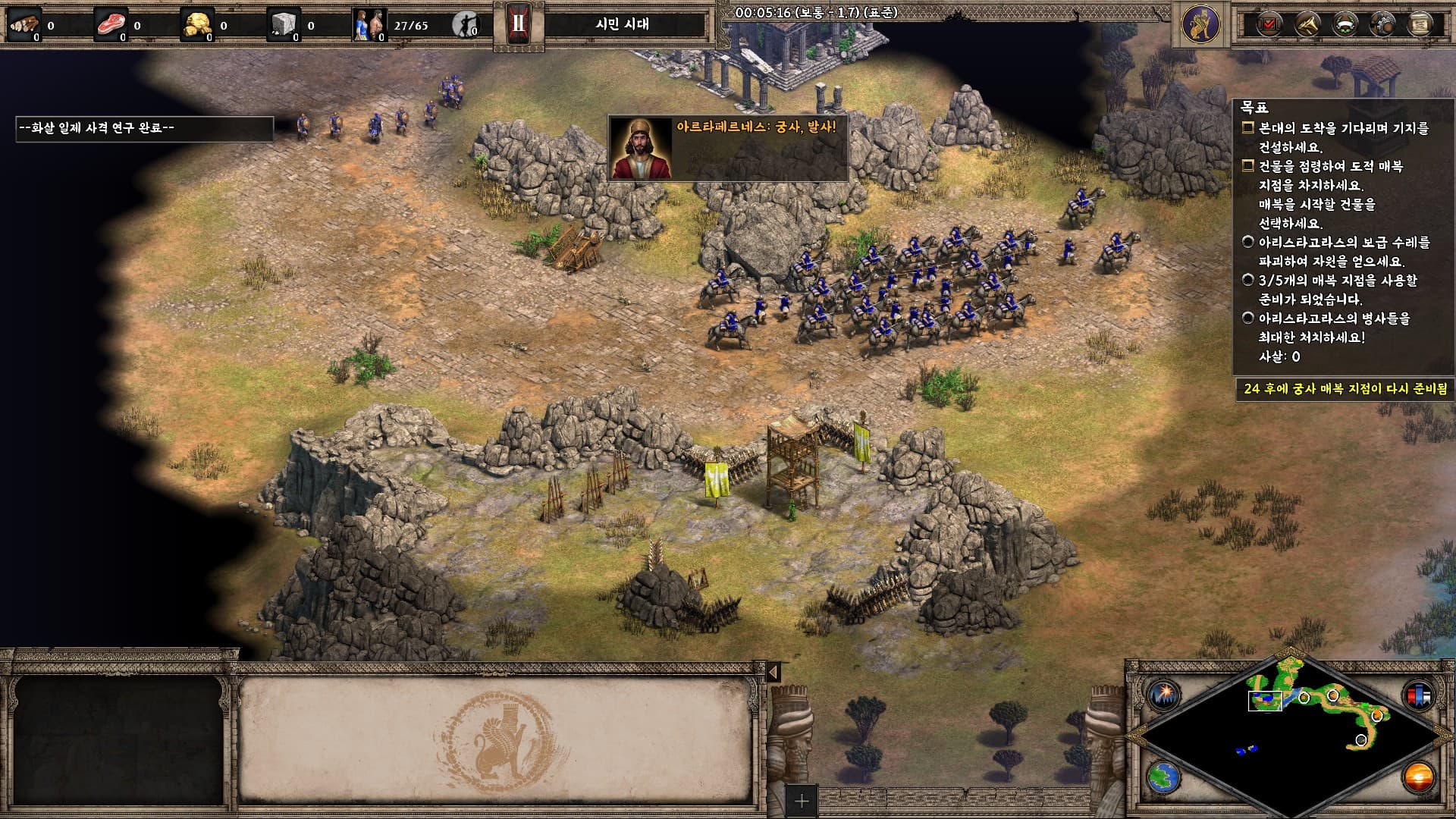Select the idle villager silhouette icon
The width and height of the screenshot is (1456, 819).
(465, 25)
